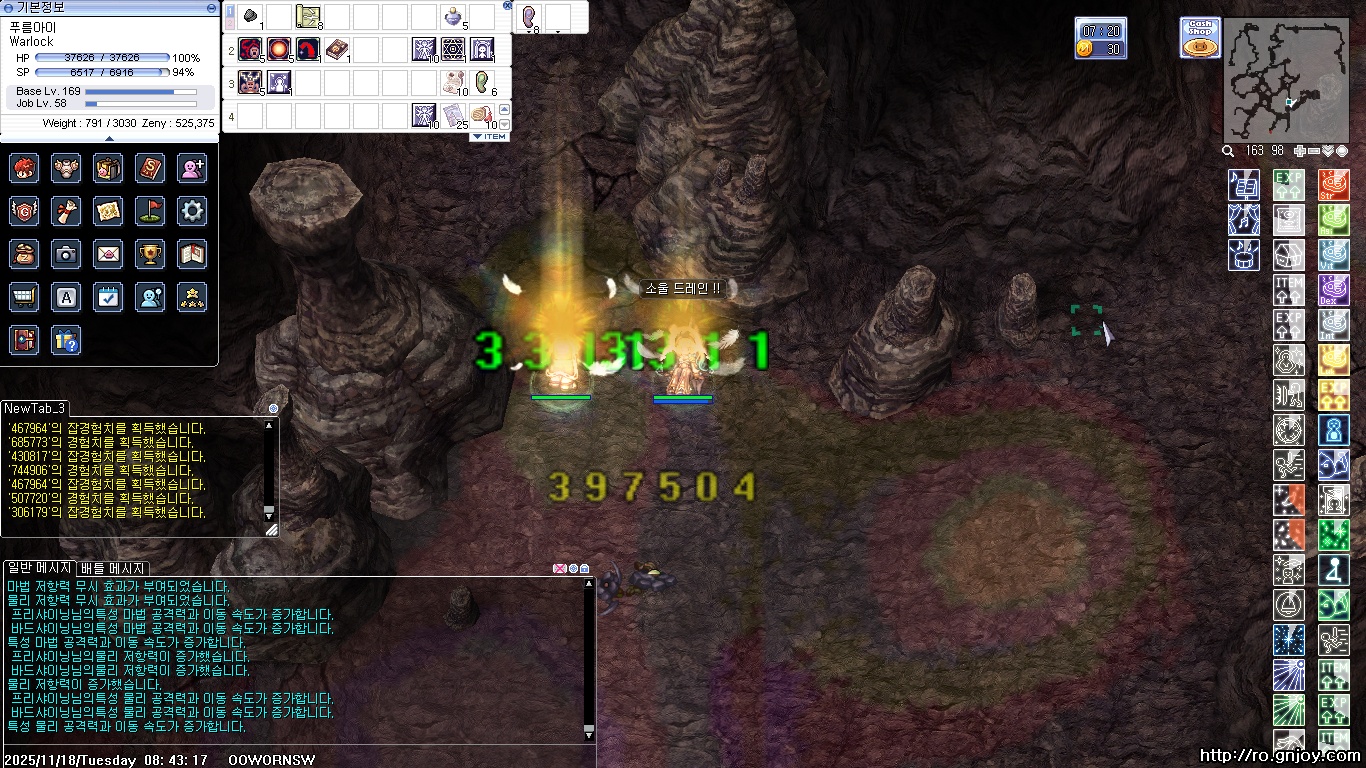Open the calendar check icon

click(x=108, y=297)
